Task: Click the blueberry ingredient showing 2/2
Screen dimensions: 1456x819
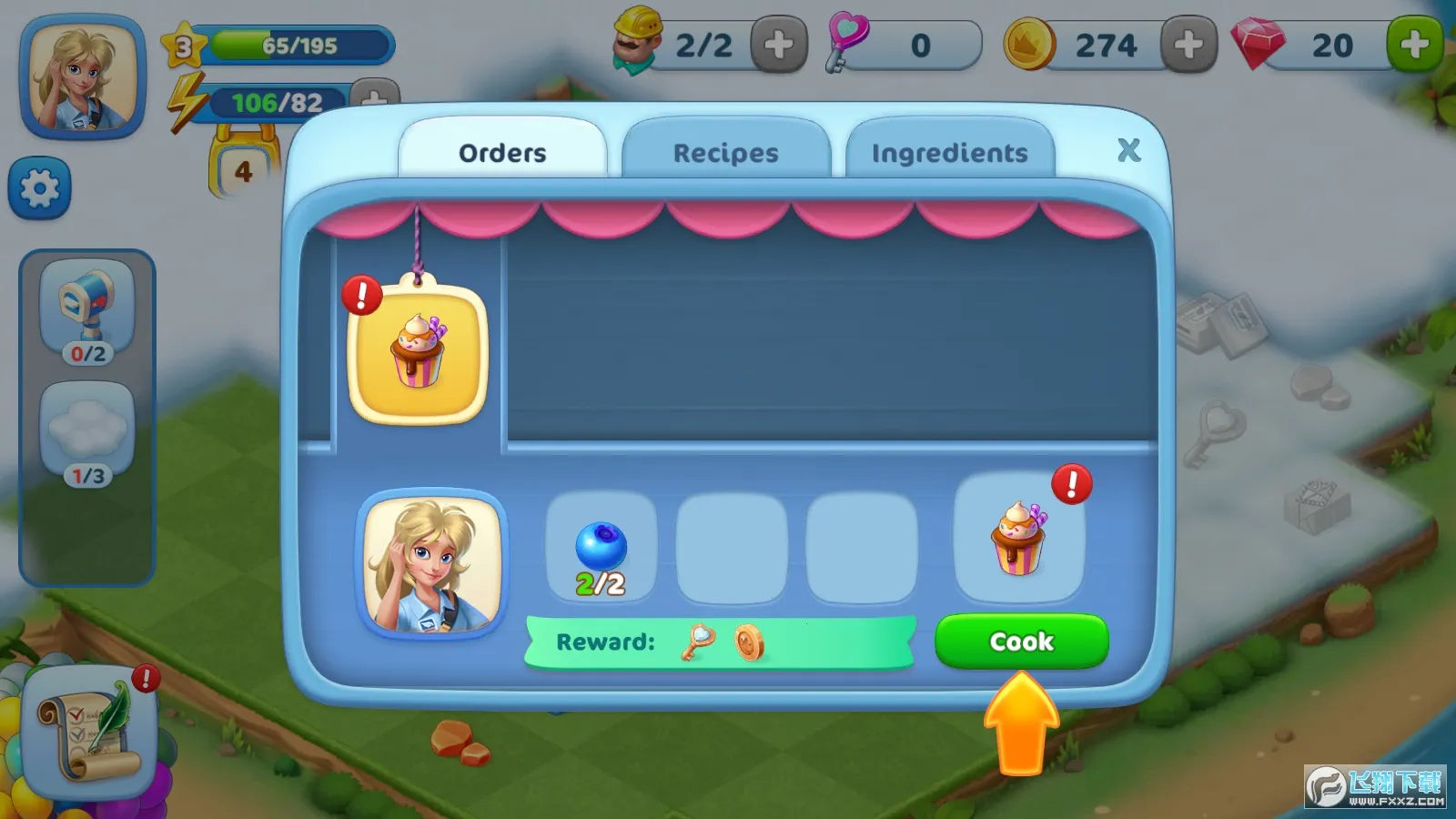Action: [x=600, y=547]
